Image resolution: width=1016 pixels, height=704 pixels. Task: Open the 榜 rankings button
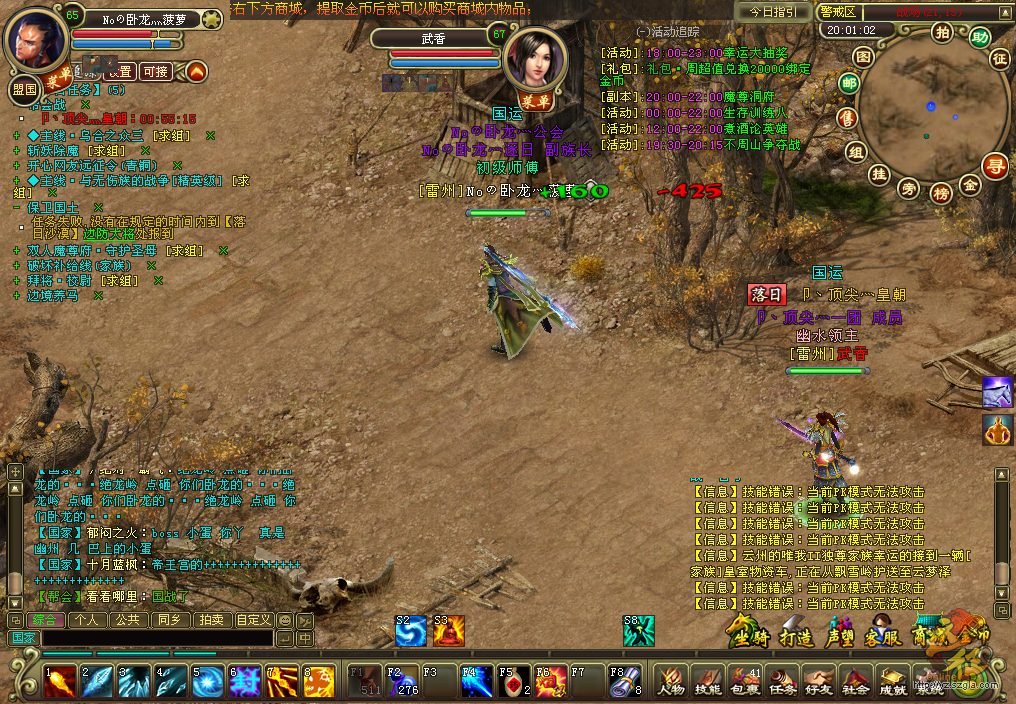coord(940,192)
